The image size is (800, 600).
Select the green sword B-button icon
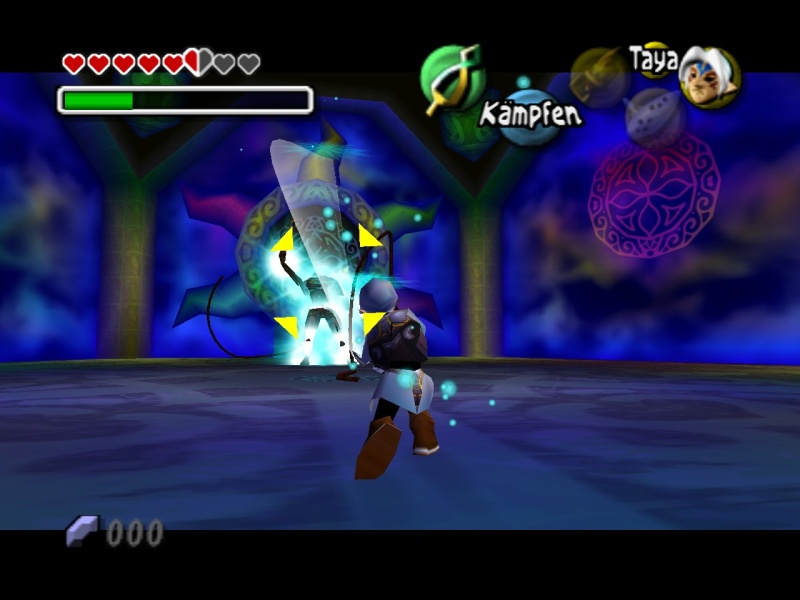pos(451,78)
